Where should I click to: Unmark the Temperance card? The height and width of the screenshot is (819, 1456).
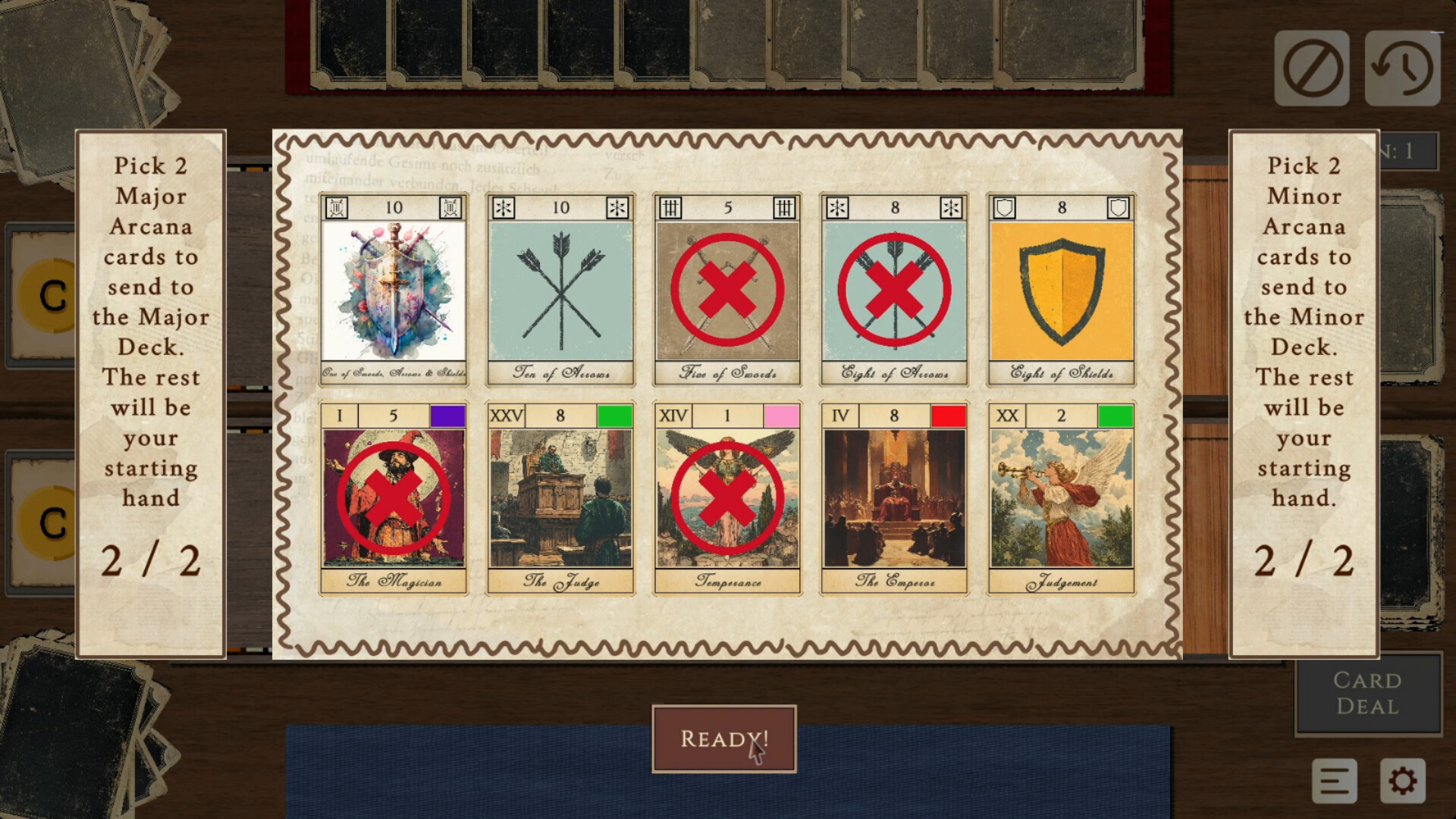727,498
